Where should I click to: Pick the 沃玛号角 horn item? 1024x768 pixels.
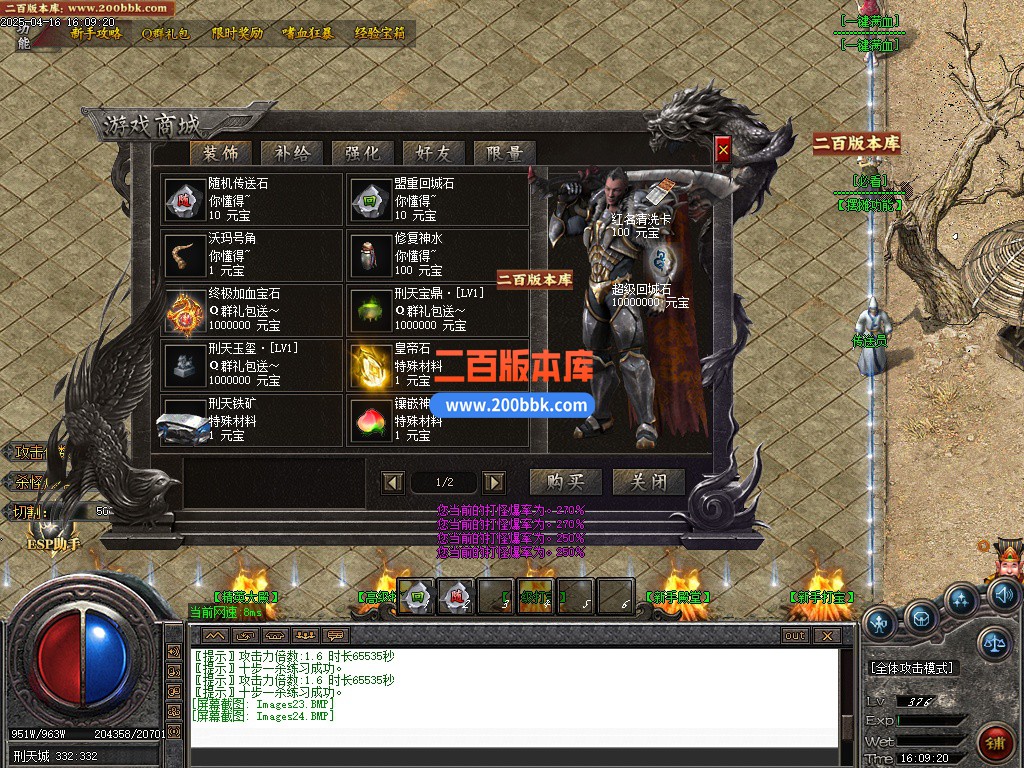click(x=254, y=254)
